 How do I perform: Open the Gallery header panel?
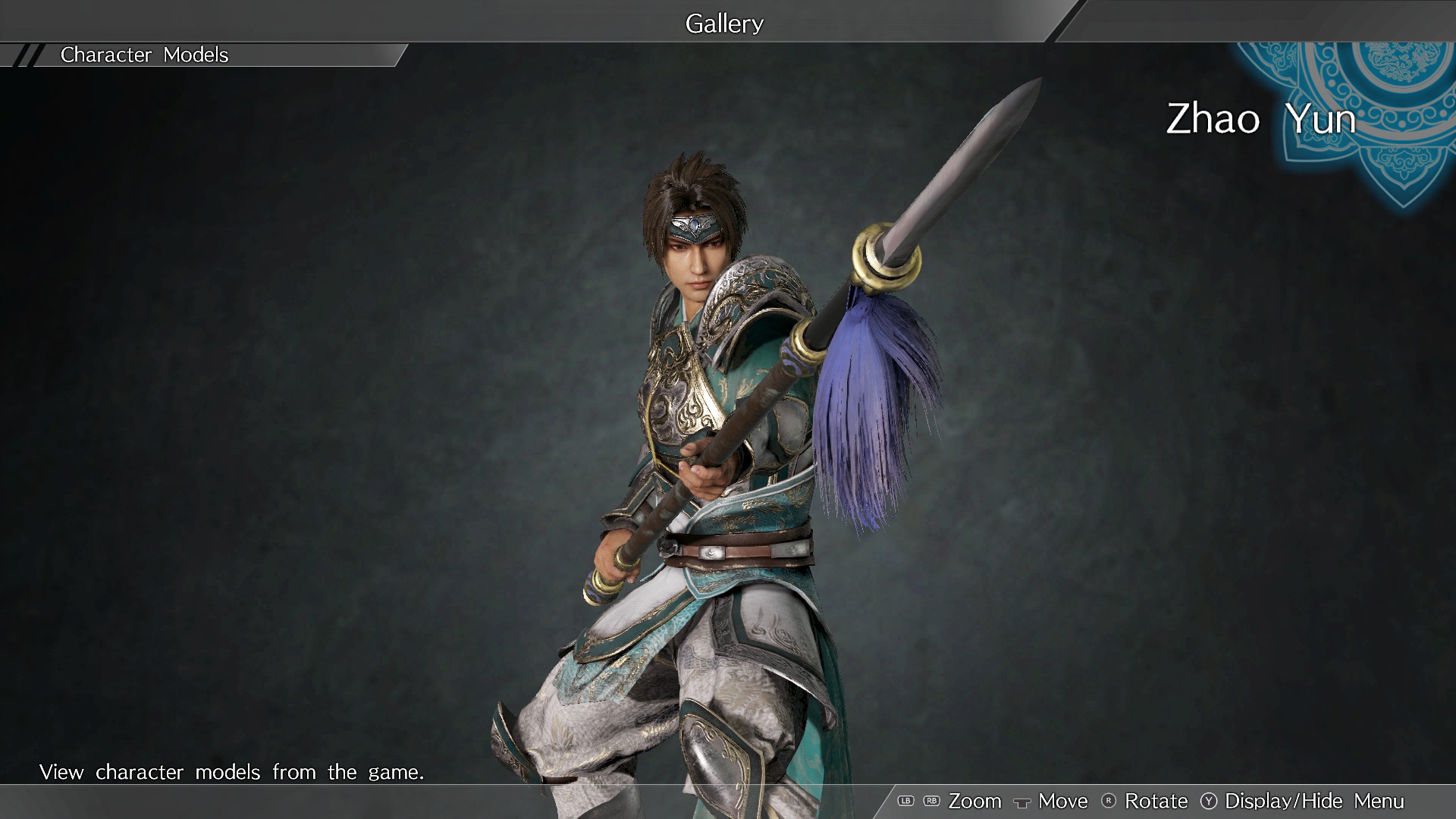click(723, 23)
